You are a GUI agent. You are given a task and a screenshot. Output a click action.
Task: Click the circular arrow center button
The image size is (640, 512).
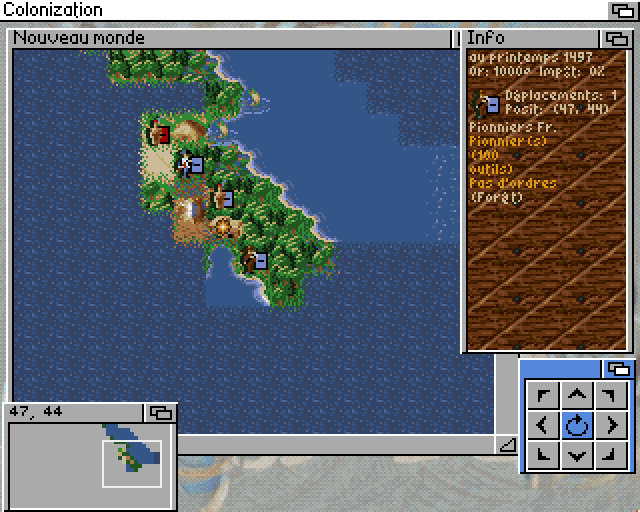[x=577, y=426]
